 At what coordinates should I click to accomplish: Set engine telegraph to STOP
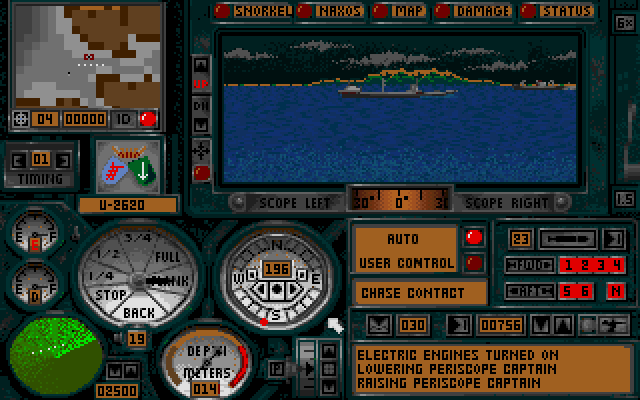coord(110,296)
